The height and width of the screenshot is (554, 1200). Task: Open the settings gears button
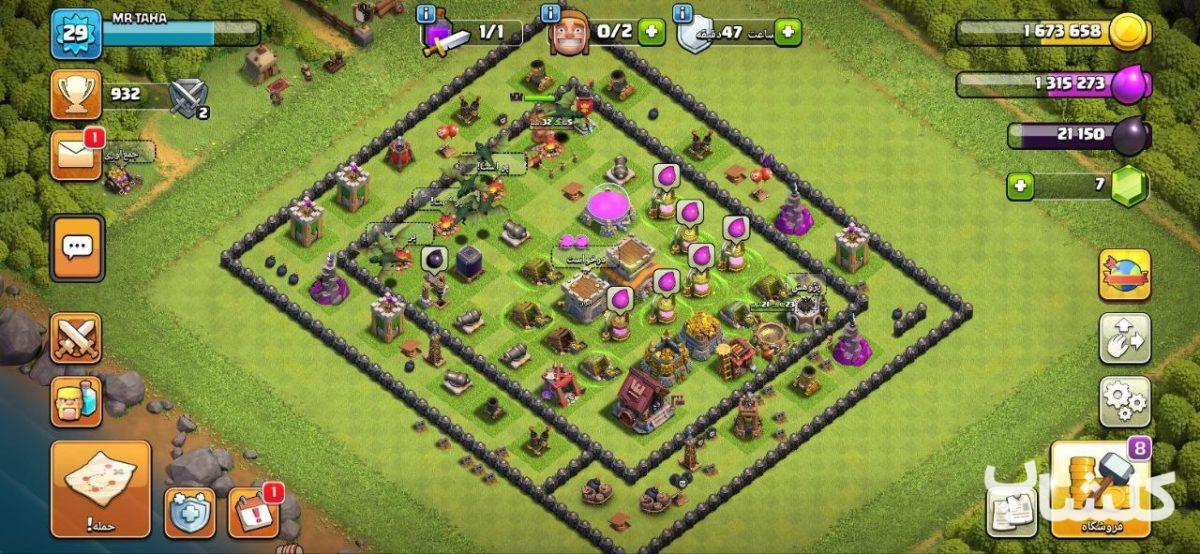click(x=1125, y=401)
